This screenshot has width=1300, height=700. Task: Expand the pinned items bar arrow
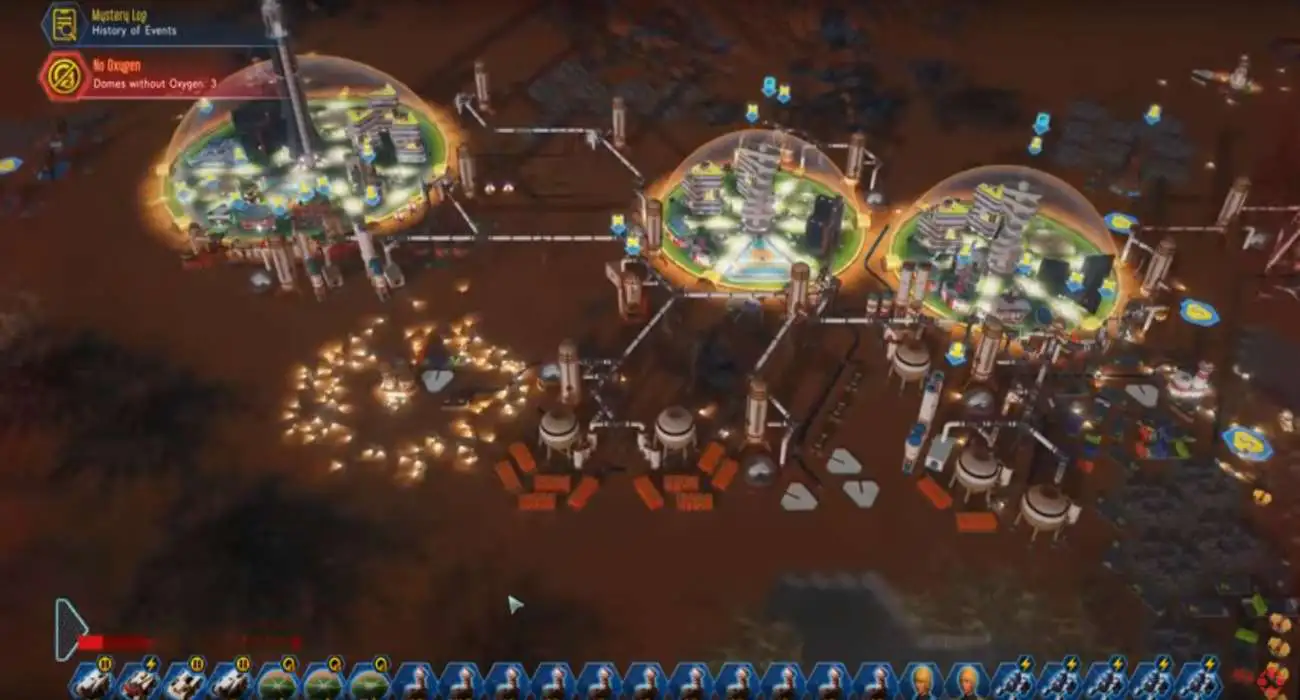[68, 629]
